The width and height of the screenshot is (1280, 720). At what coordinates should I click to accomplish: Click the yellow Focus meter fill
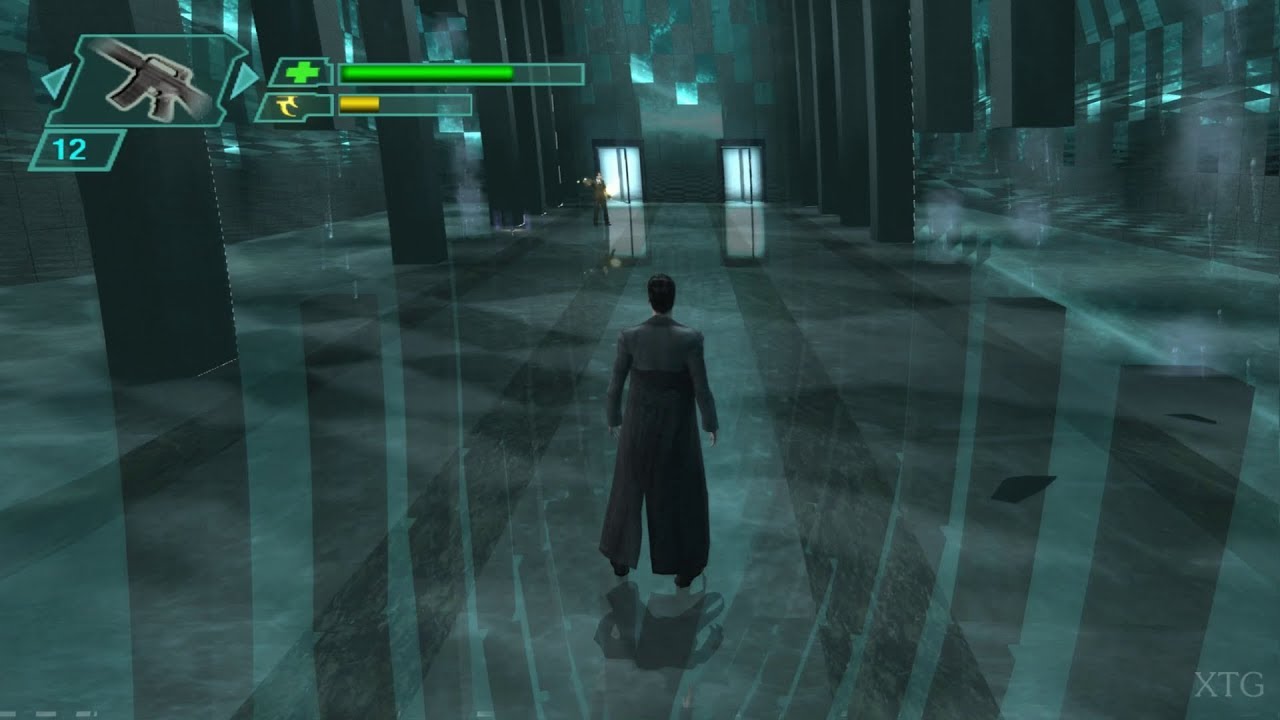tap(360, 104)
